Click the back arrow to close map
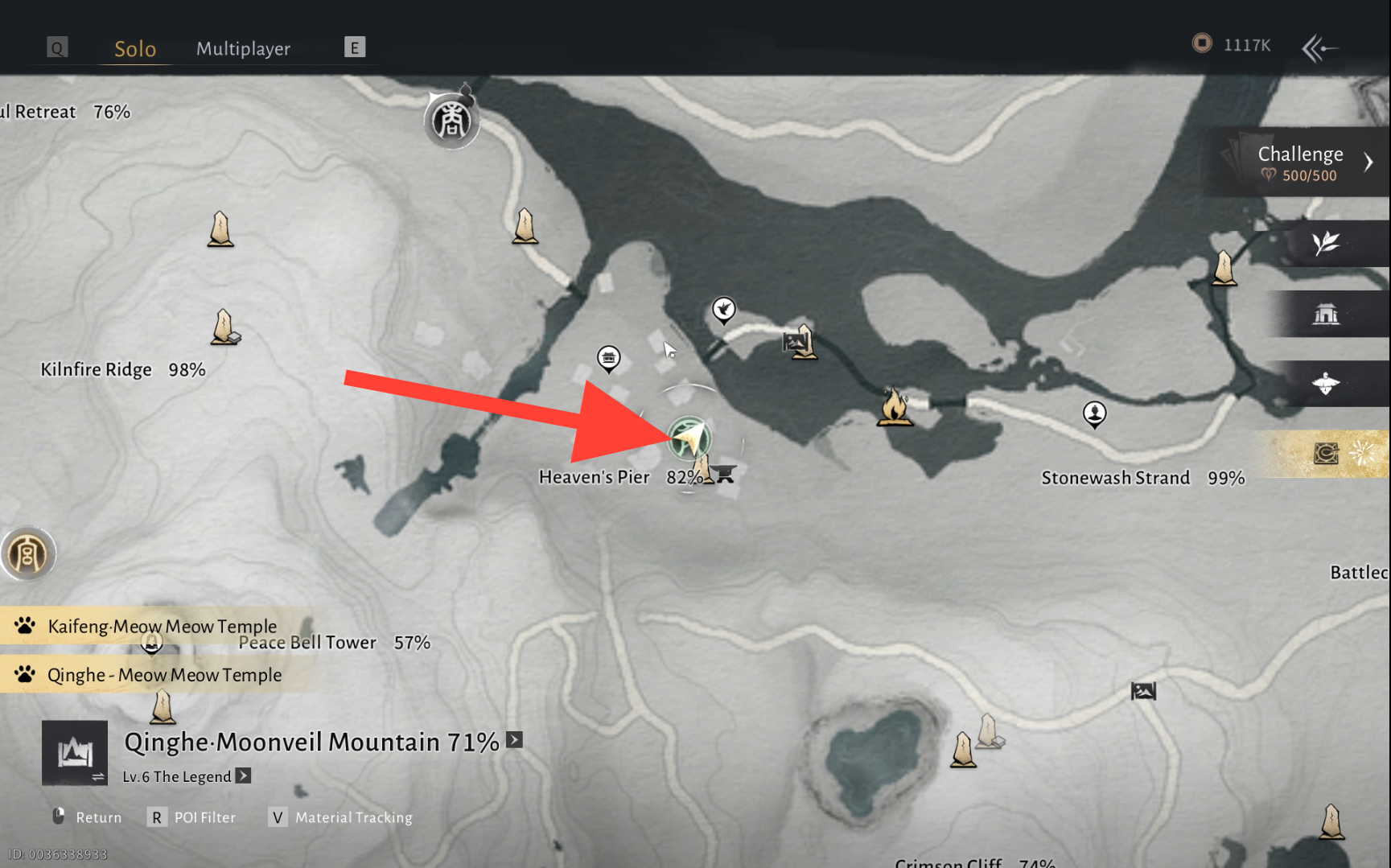The image size is (1391, 868). tap(1319, 48)
